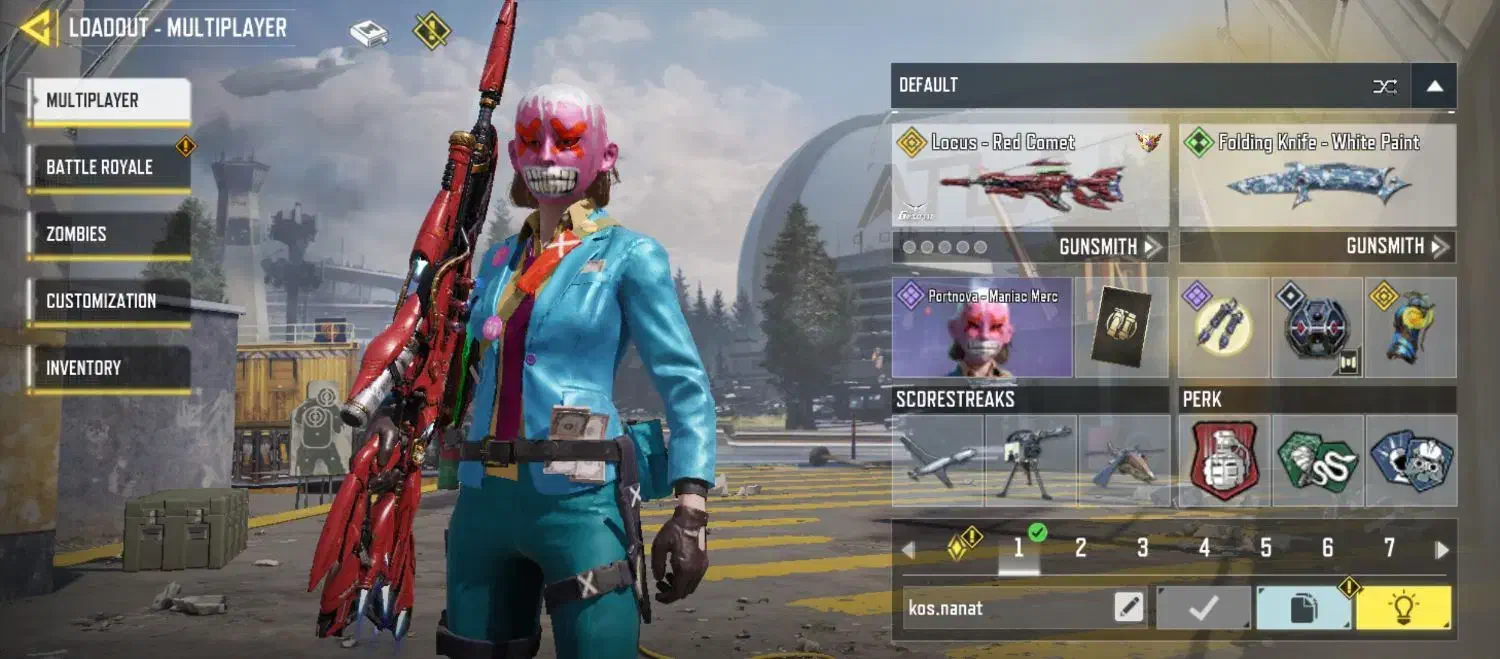Open Gunsmith for the Locus sniper
Viewport: 1500px width, 659px height.
(x=1110, y=247)
